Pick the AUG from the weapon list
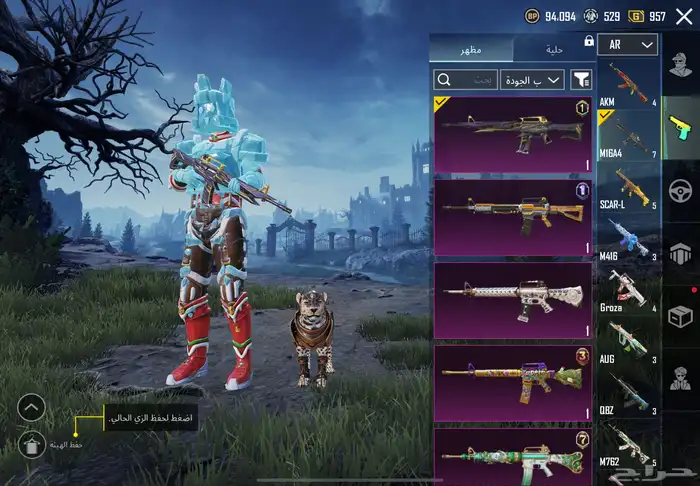700x486 pixels. [627, 343]
